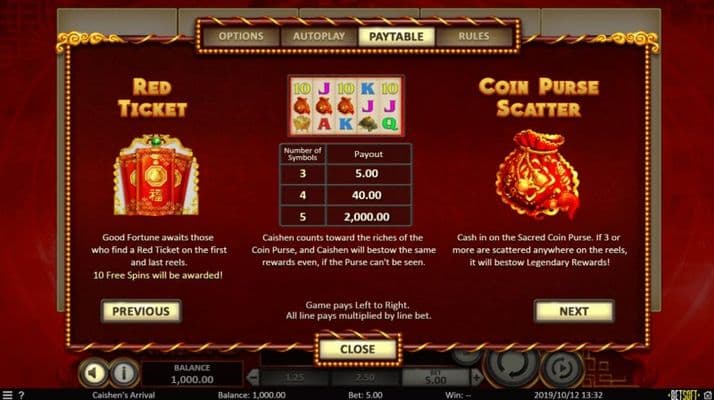Close the paytable window
The image size is (714, 400).
point(357,349)
